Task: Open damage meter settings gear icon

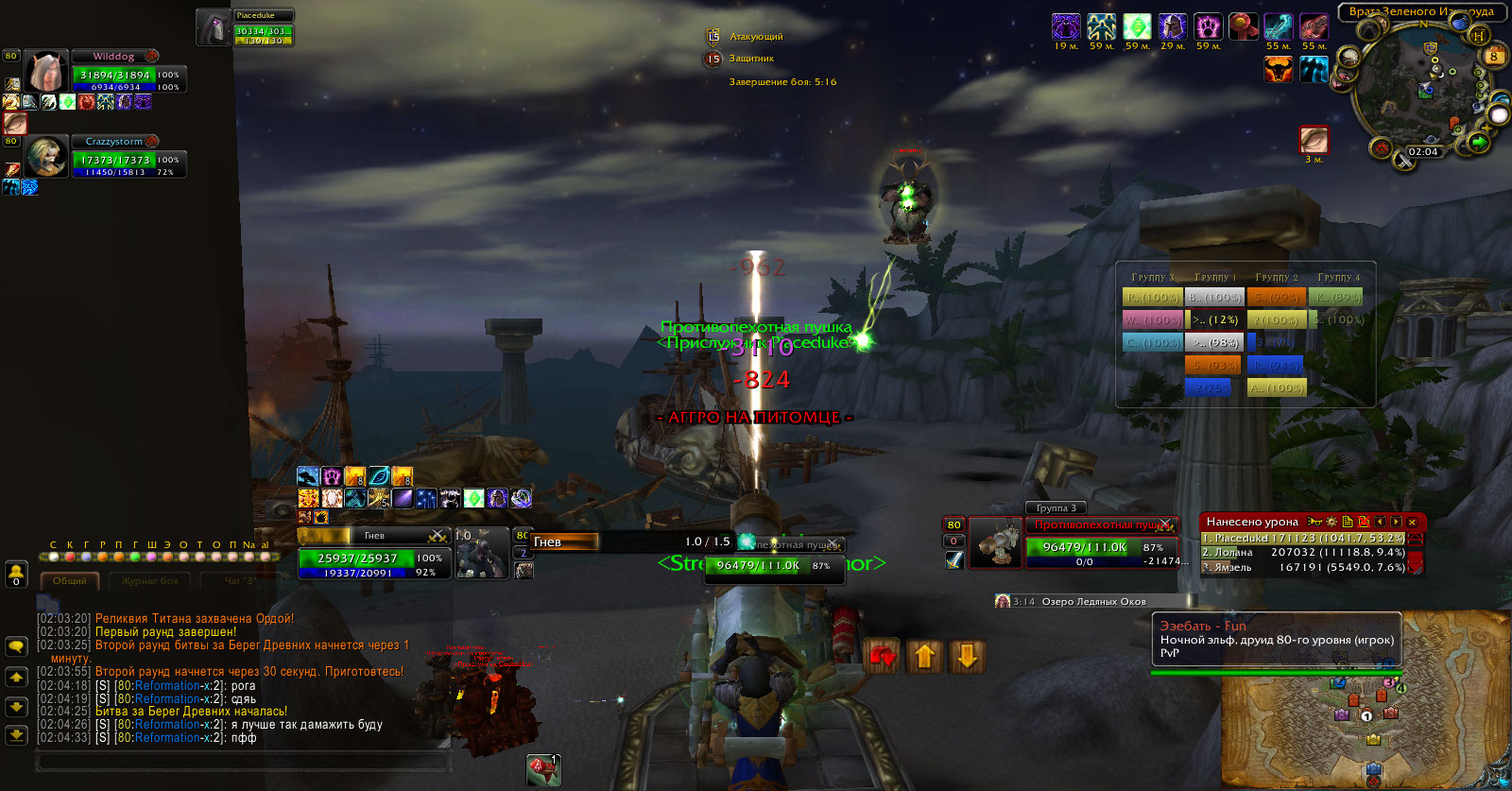Action: [1332, 522]
